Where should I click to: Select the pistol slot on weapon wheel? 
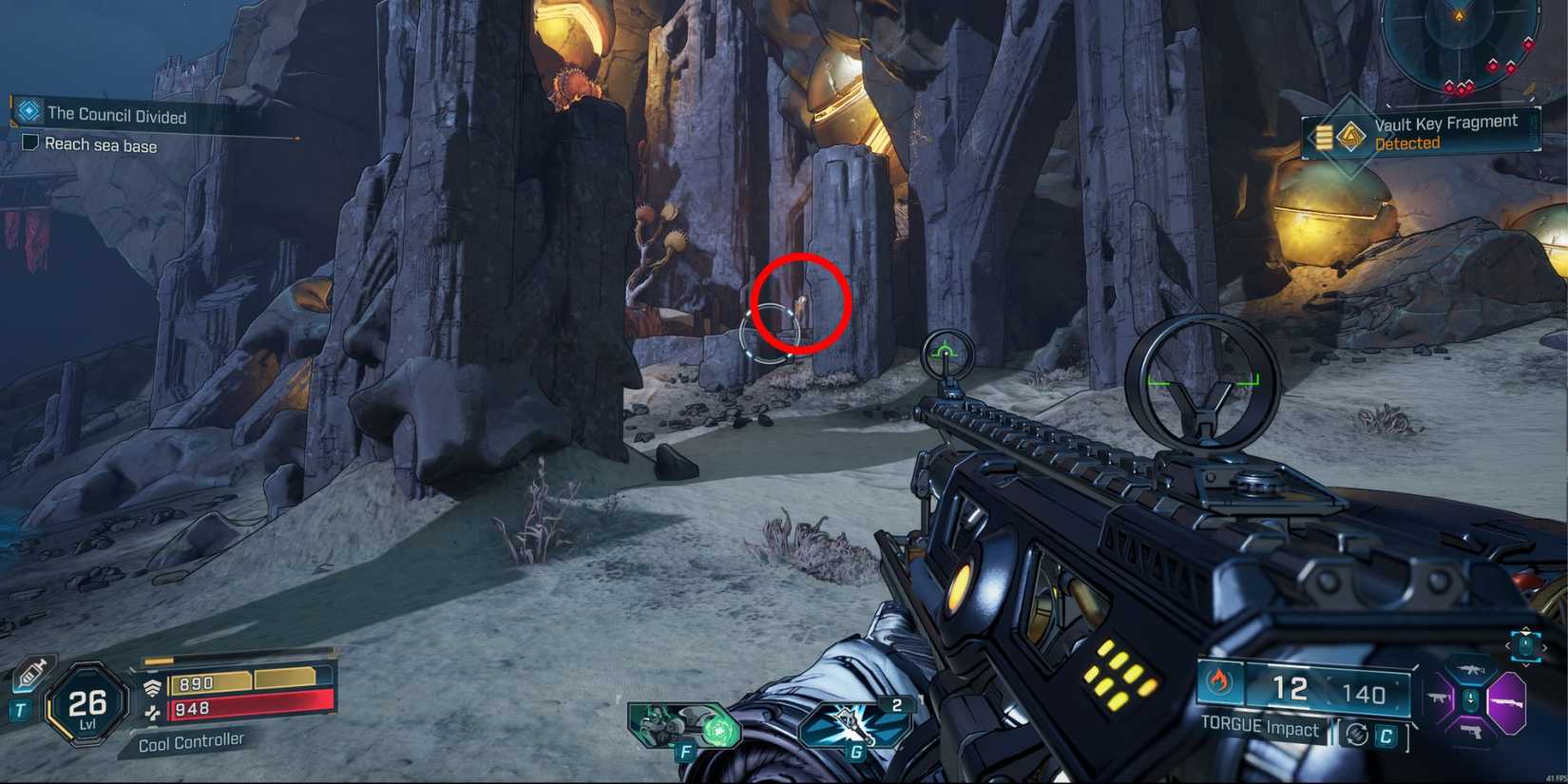point(1472,734)
